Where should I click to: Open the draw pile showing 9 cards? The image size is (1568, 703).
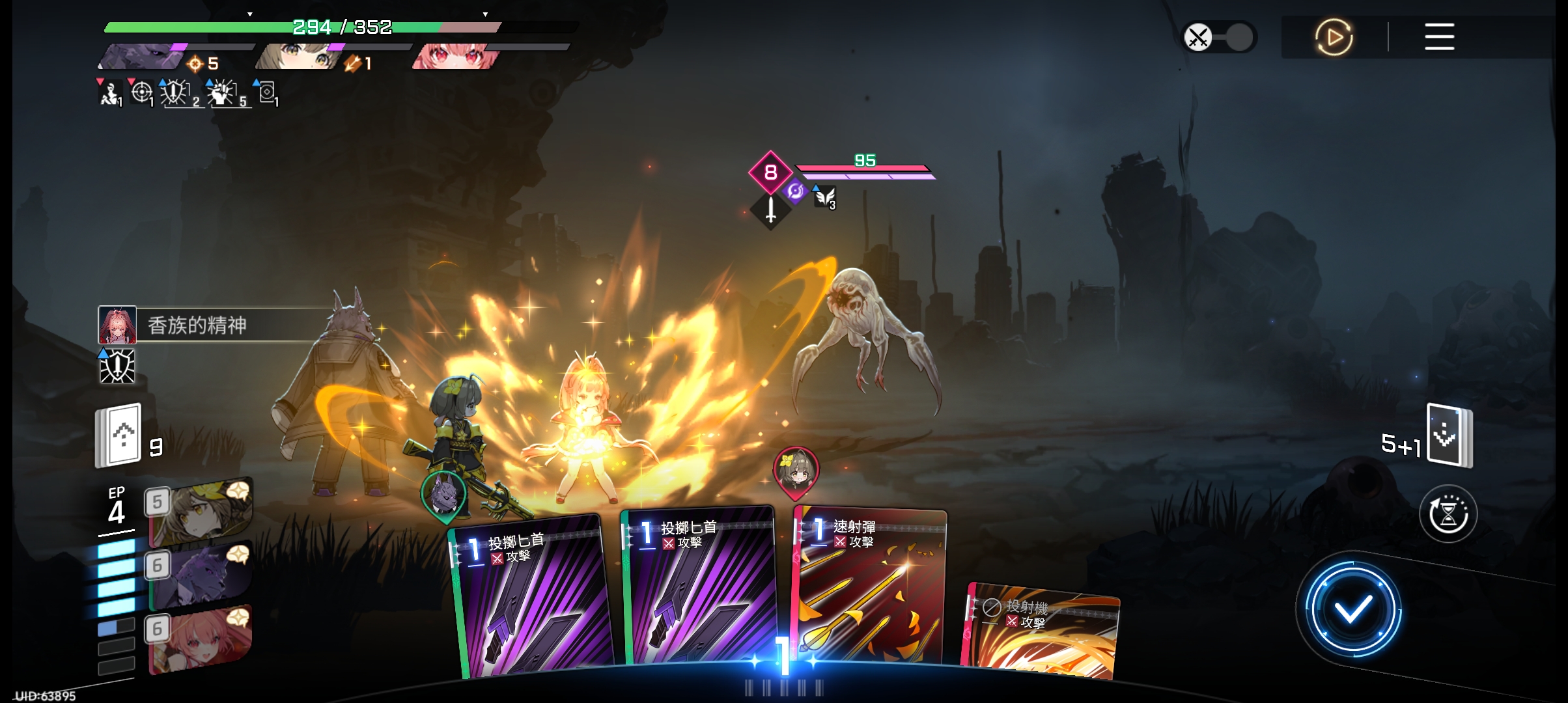(x=119, y=436)
